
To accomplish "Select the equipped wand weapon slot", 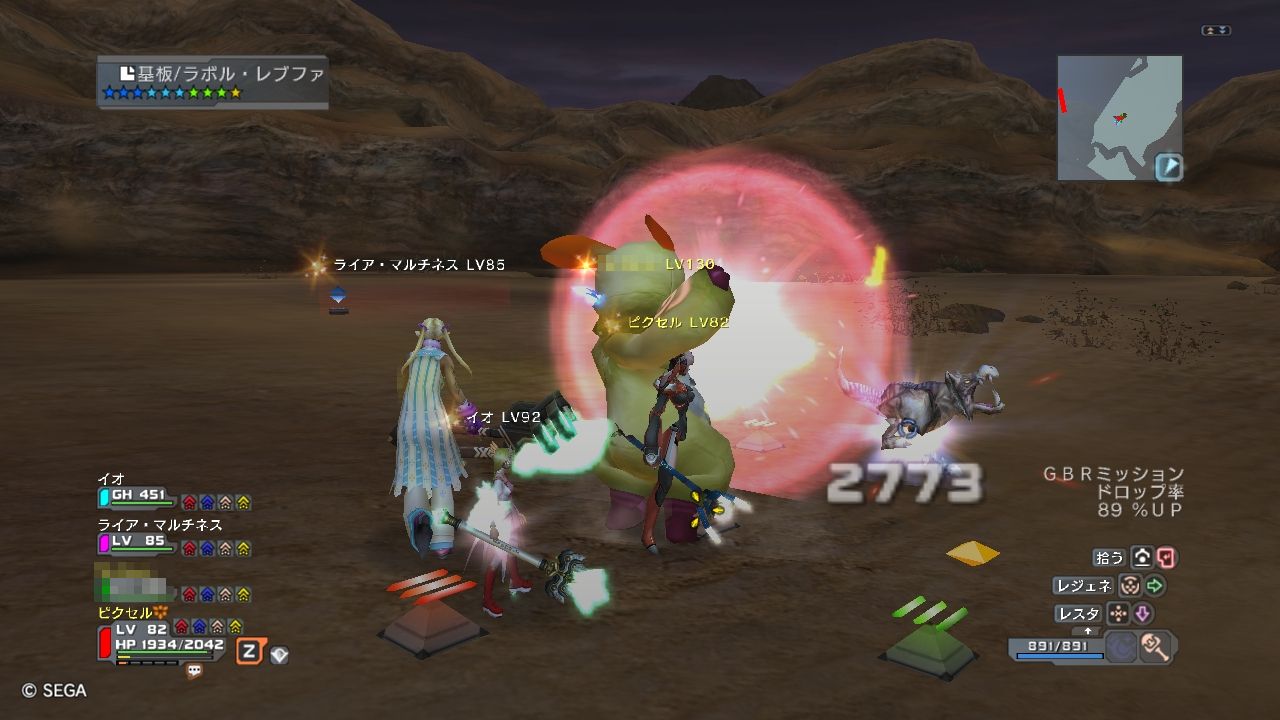I will (x=1155, y=647).
